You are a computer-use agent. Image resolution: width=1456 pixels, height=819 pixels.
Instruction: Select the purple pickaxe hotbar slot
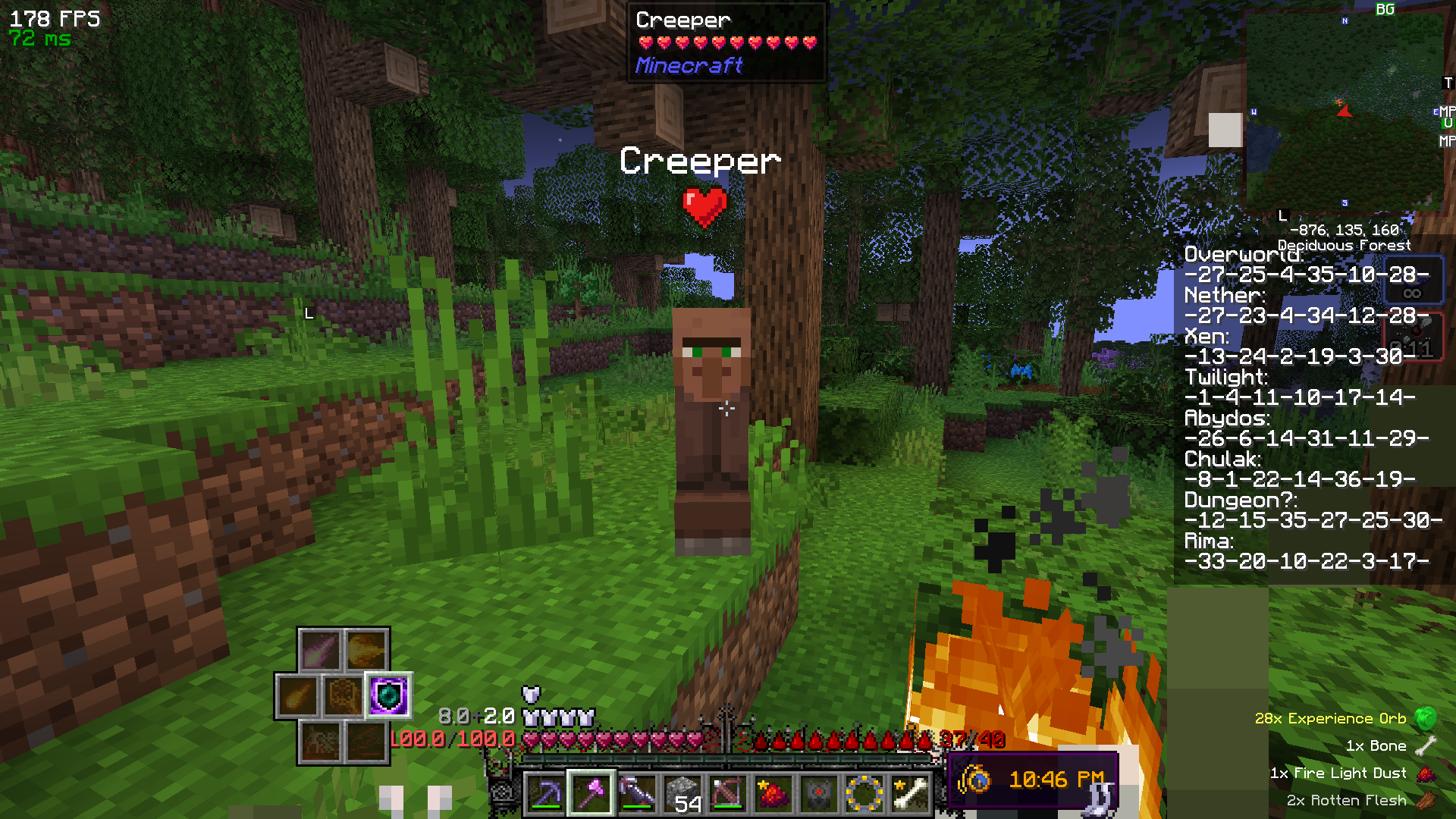point(545,794)
